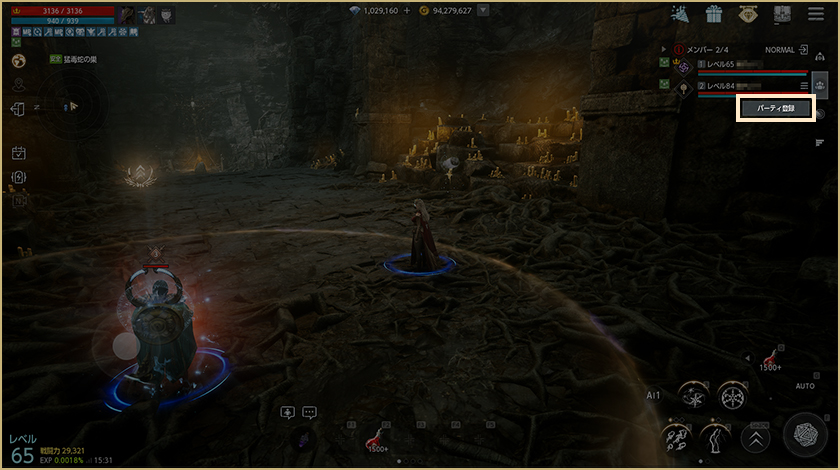Click the main attack dice-shaped button
Viewport: 840px width, 470px height.
click(x=803, y=434)
